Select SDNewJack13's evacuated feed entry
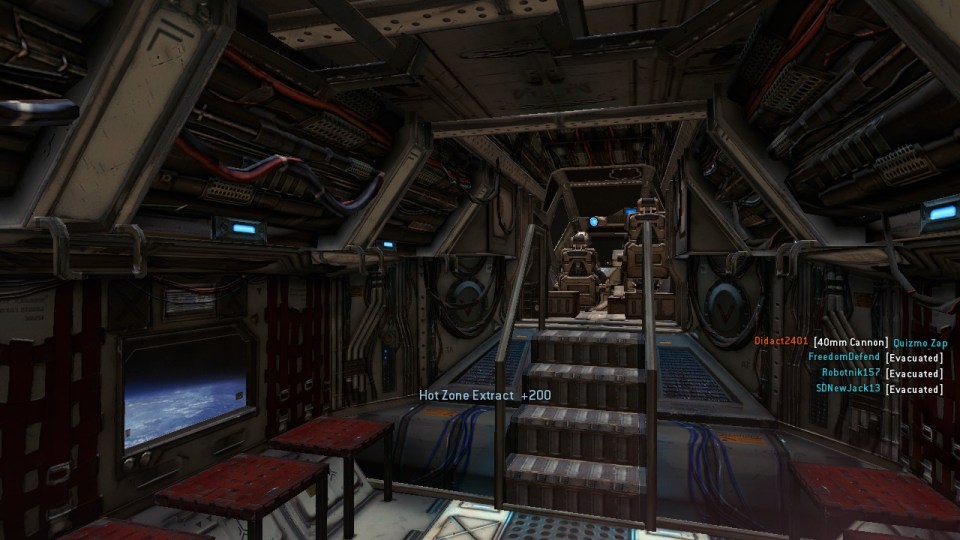The width and height of the screenshot is (960, 540). pos(848,388)
